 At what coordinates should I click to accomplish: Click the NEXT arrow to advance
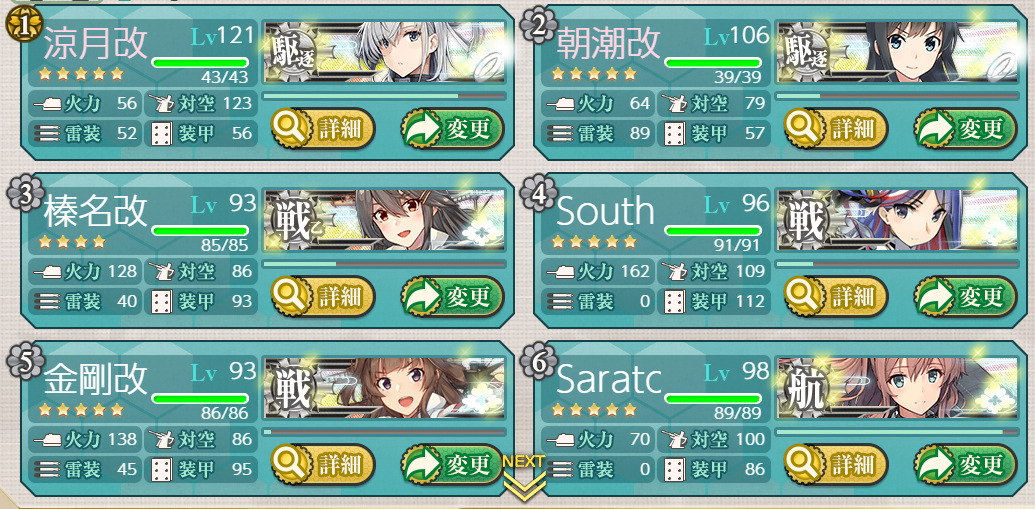(x=524, y=476)
